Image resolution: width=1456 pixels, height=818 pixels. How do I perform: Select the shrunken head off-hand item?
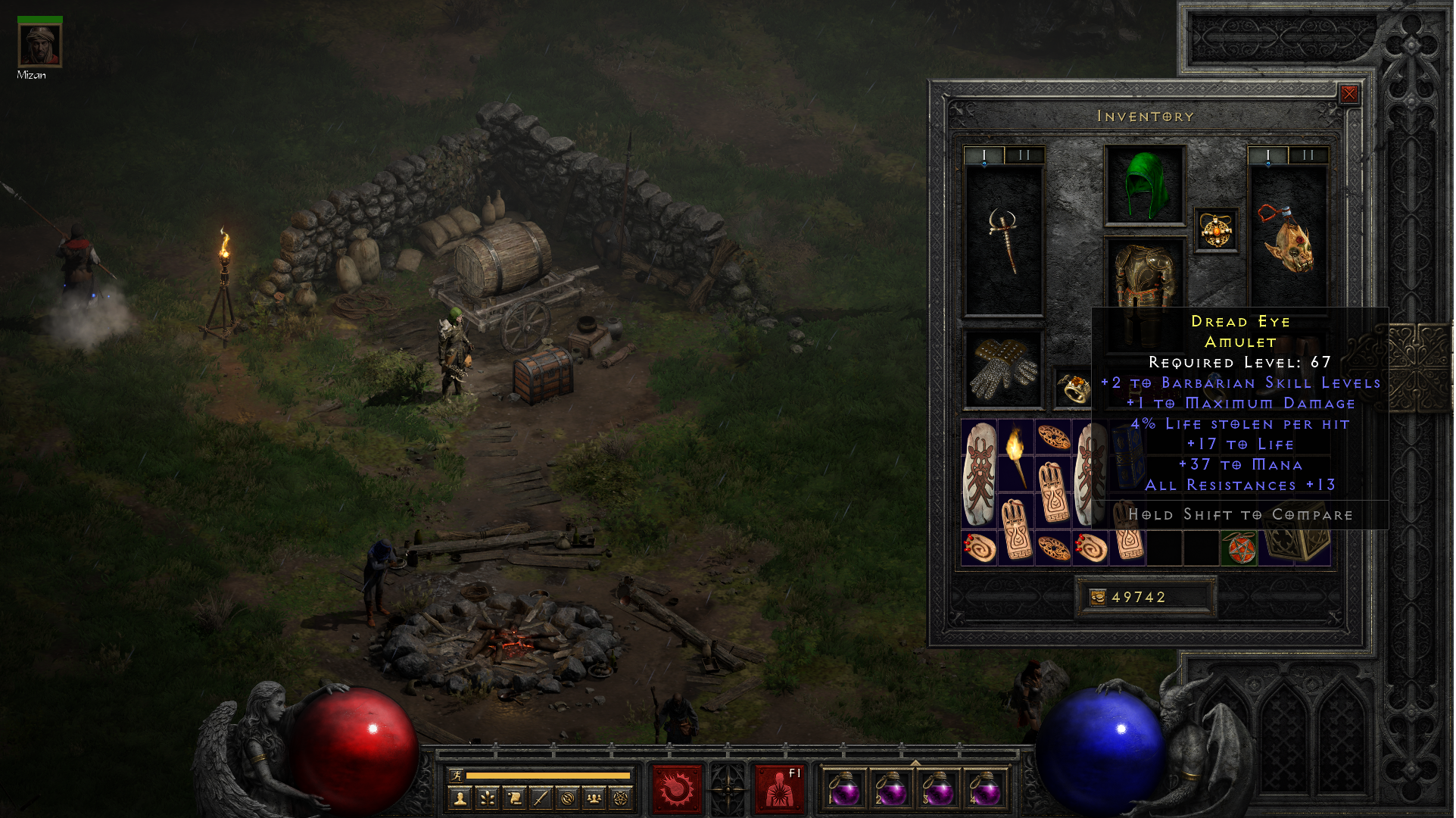click(1288, 240)
